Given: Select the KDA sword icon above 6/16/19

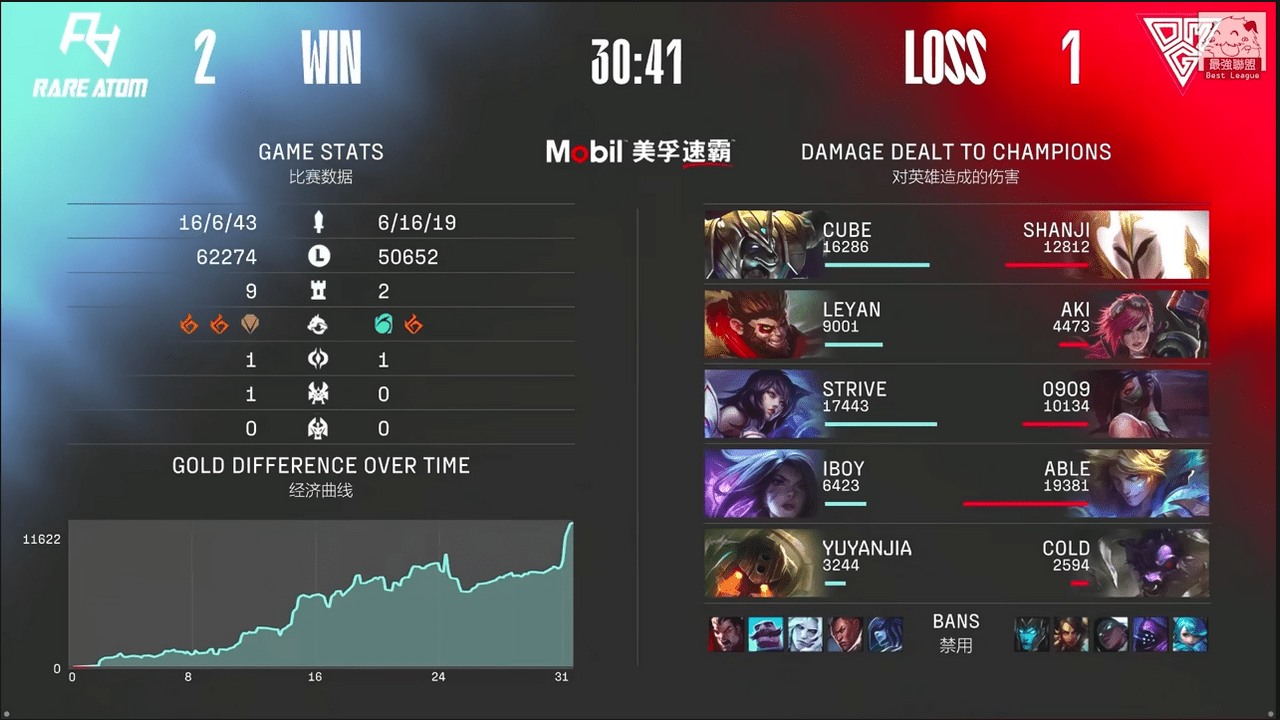Looking at the screenshot, I should click(x=318, y=222).
